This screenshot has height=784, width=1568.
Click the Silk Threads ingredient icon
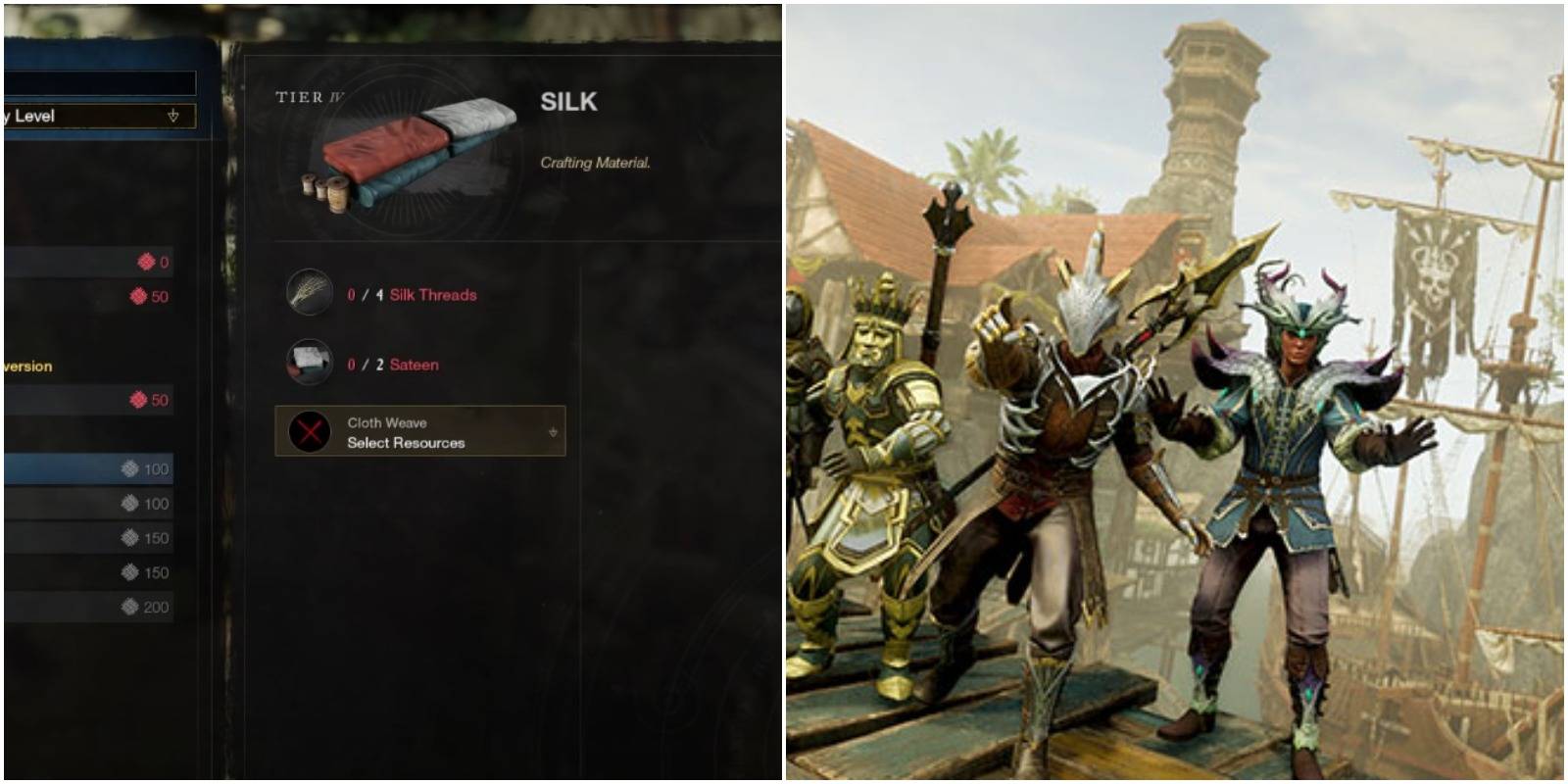pos(310,291)
